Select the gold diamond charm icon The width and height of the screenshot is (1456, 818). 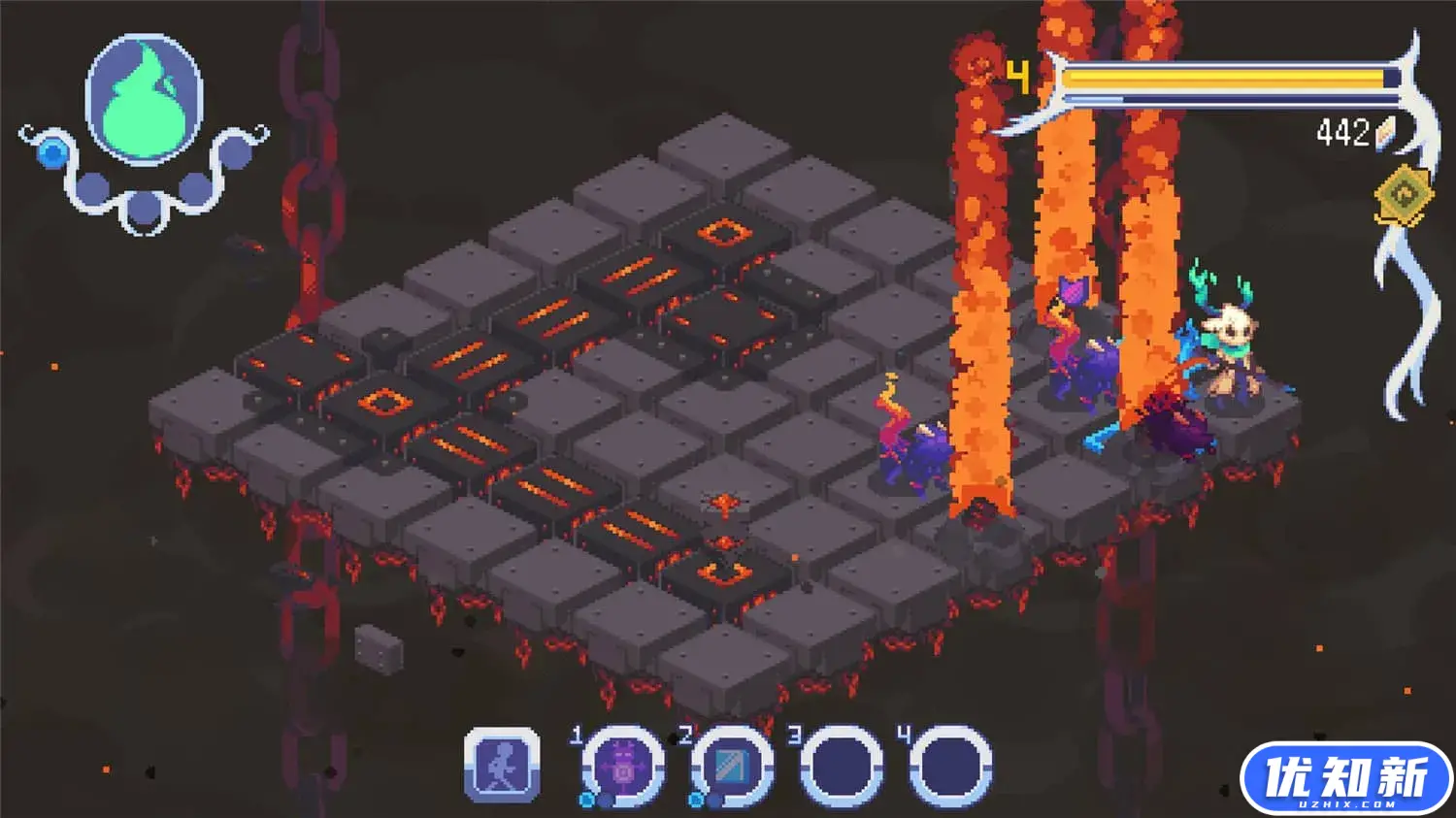pos(1404,197)
